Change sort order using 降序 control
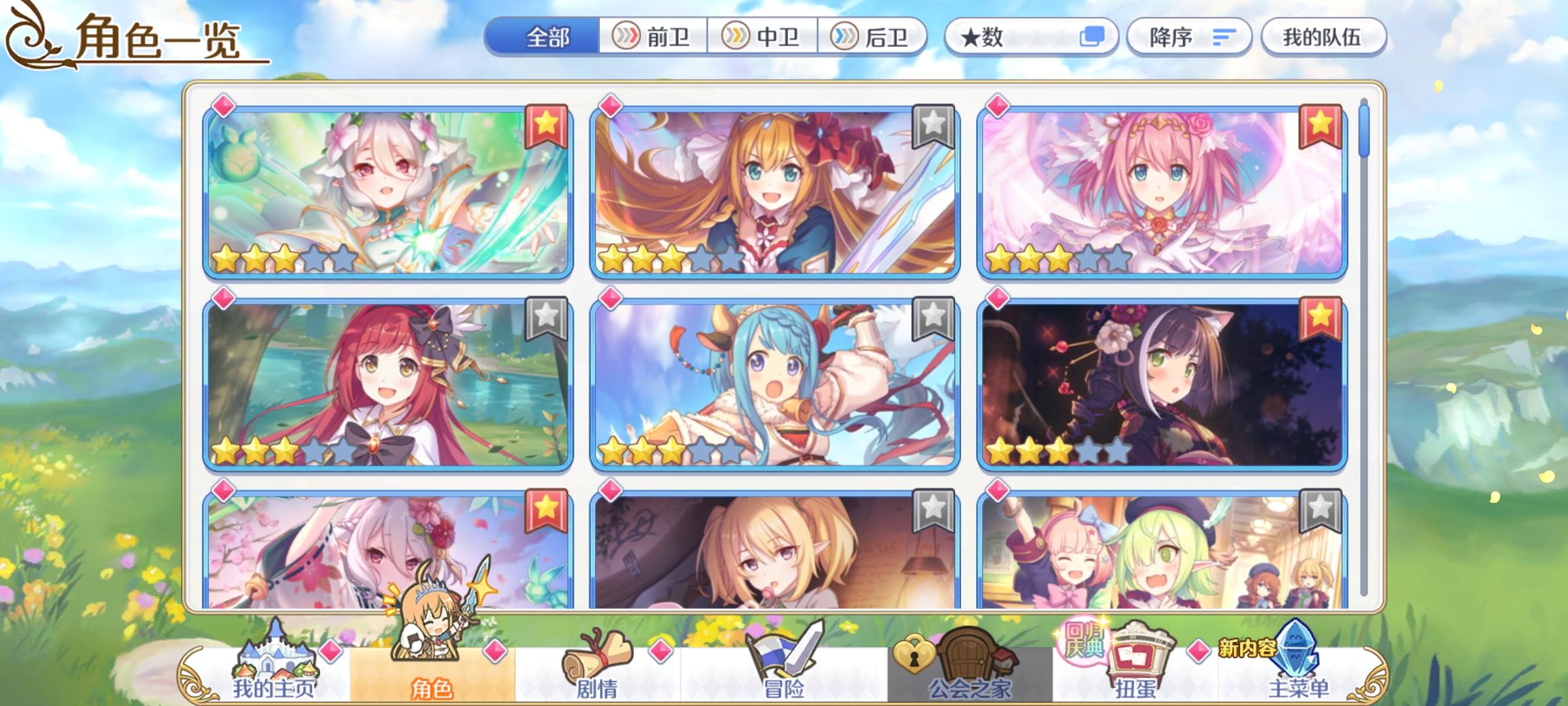This screenshot has height=706, width=1568. pyautogui.click(x=1190, y=37)
